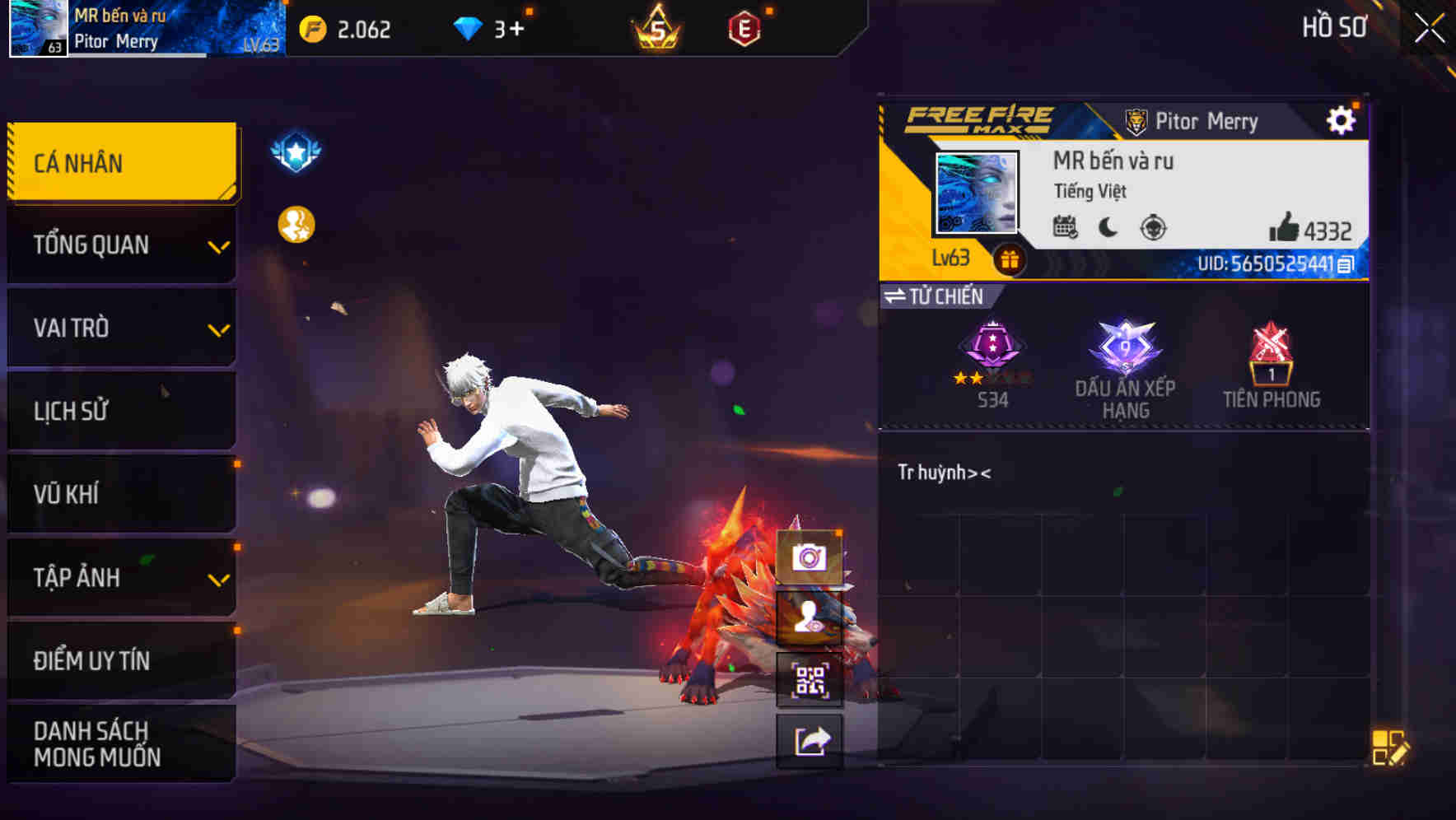
Task: Expand the TỔNG QUAN section
Action: click(121, 245)
